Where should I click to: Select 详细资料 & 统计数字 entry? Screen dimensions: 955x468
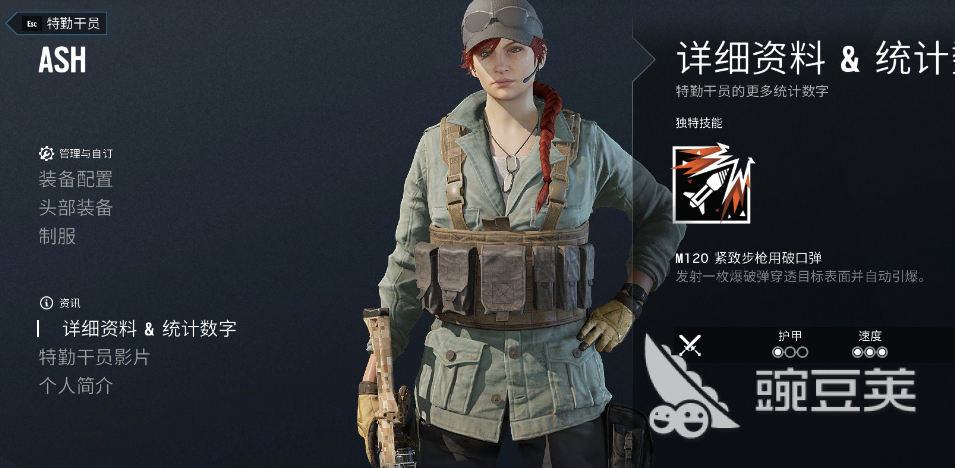click(x=149, y=328)
